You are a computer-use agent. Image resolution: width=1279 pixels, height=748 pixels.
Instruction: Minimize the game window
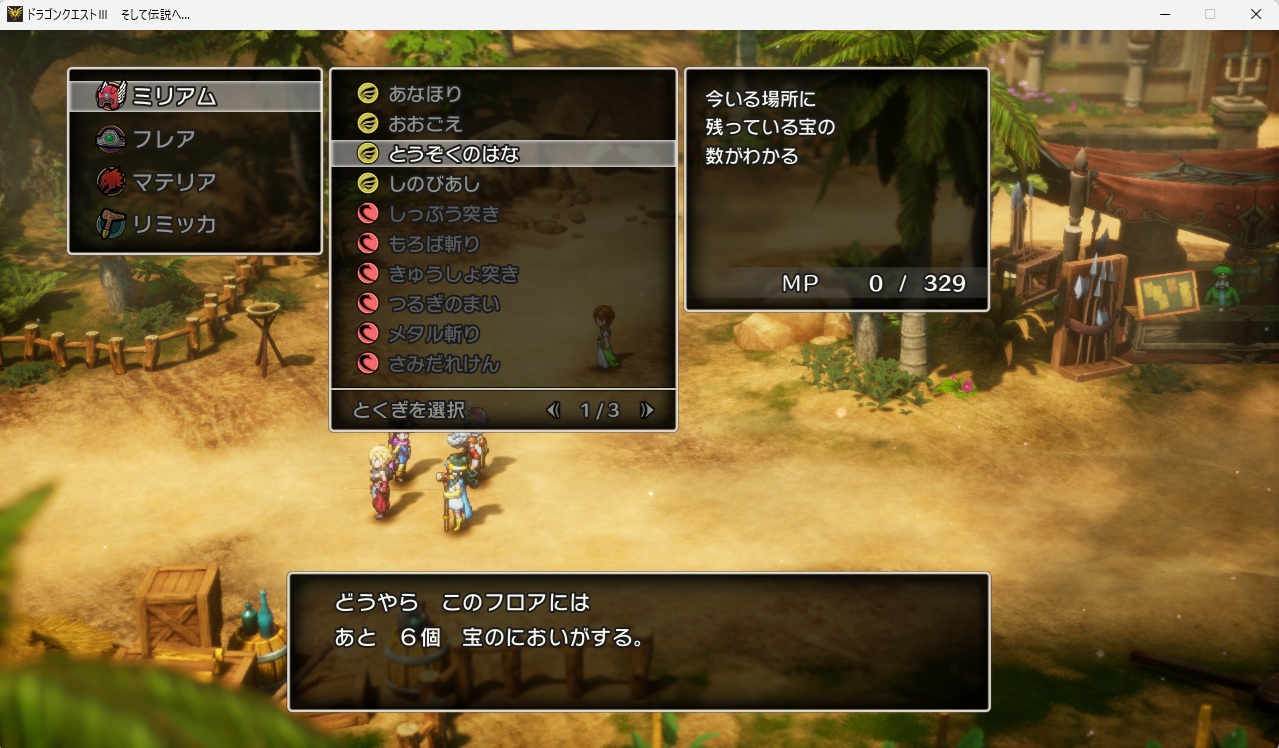pos(1165,14)
